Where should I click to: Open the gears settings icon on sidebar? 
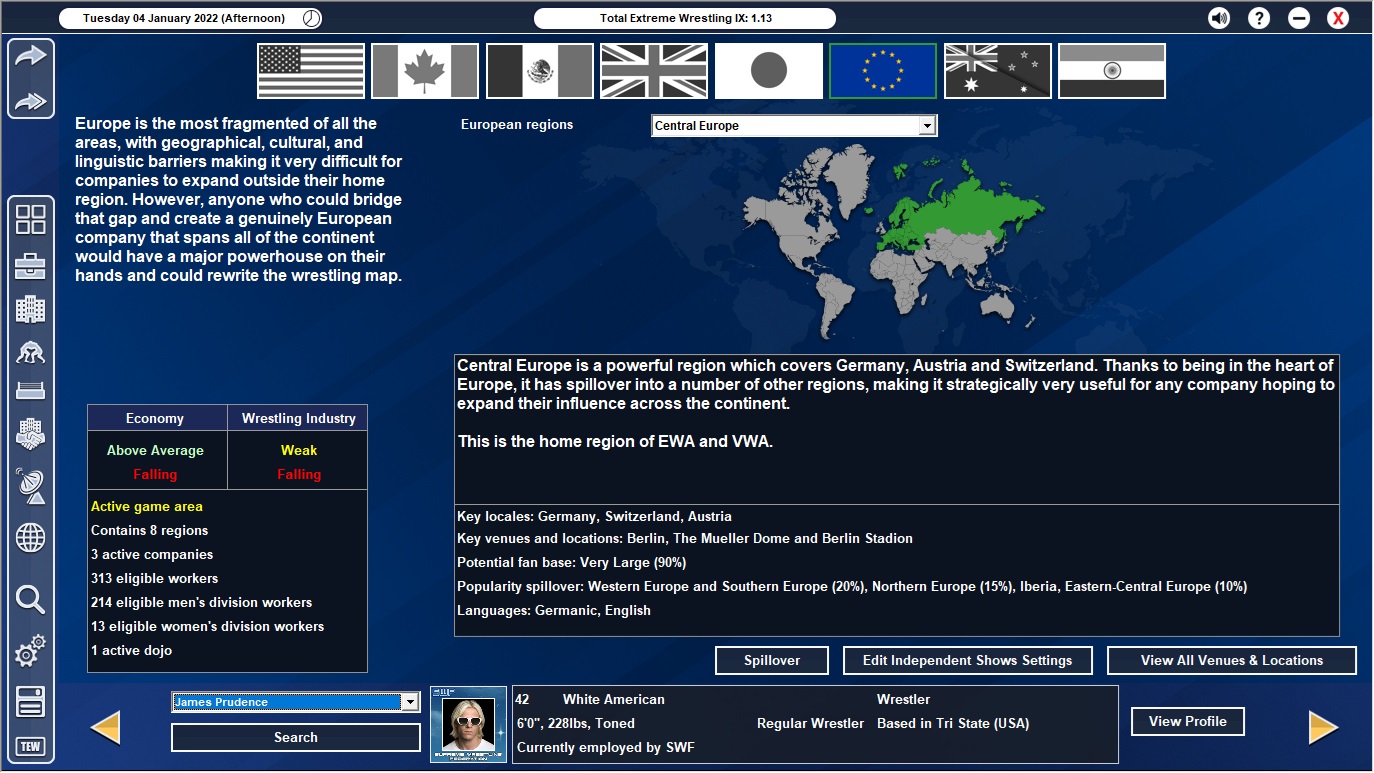(x=30, y=650)
